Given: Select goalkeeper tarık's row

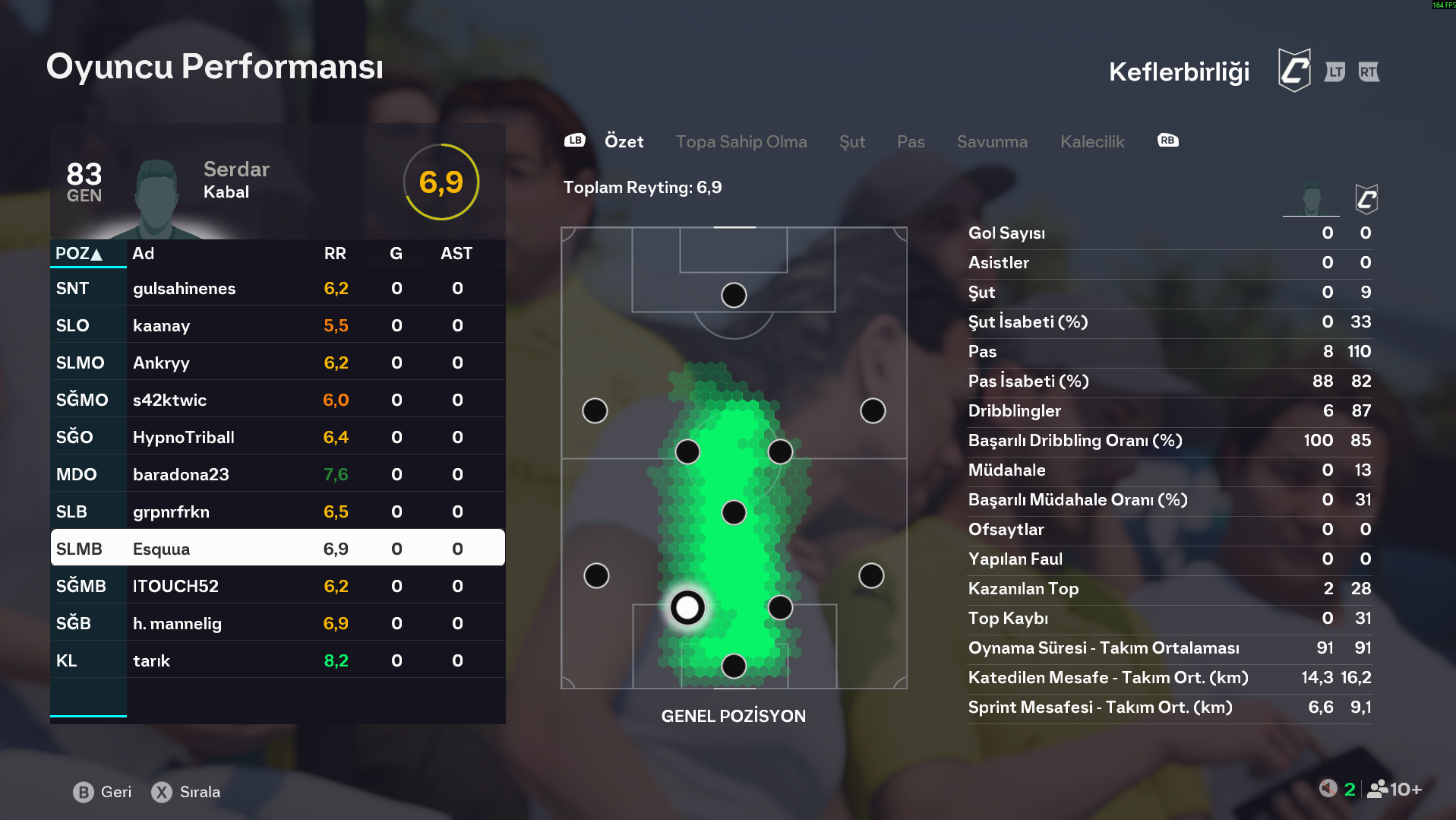Looking at the screenshot, I should tap(277, 661).
